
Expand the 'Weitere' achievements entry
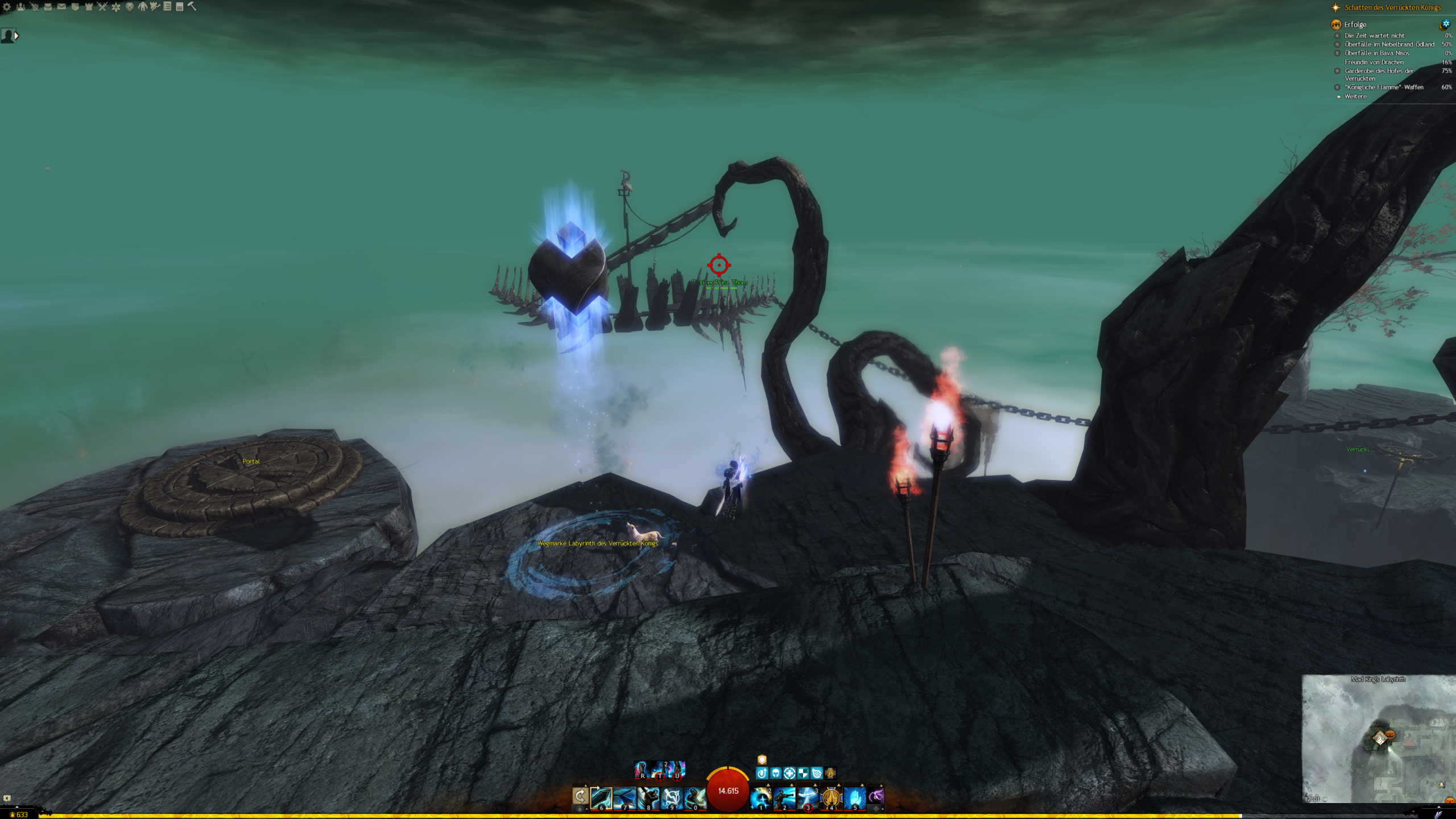tap(1355, 97)
